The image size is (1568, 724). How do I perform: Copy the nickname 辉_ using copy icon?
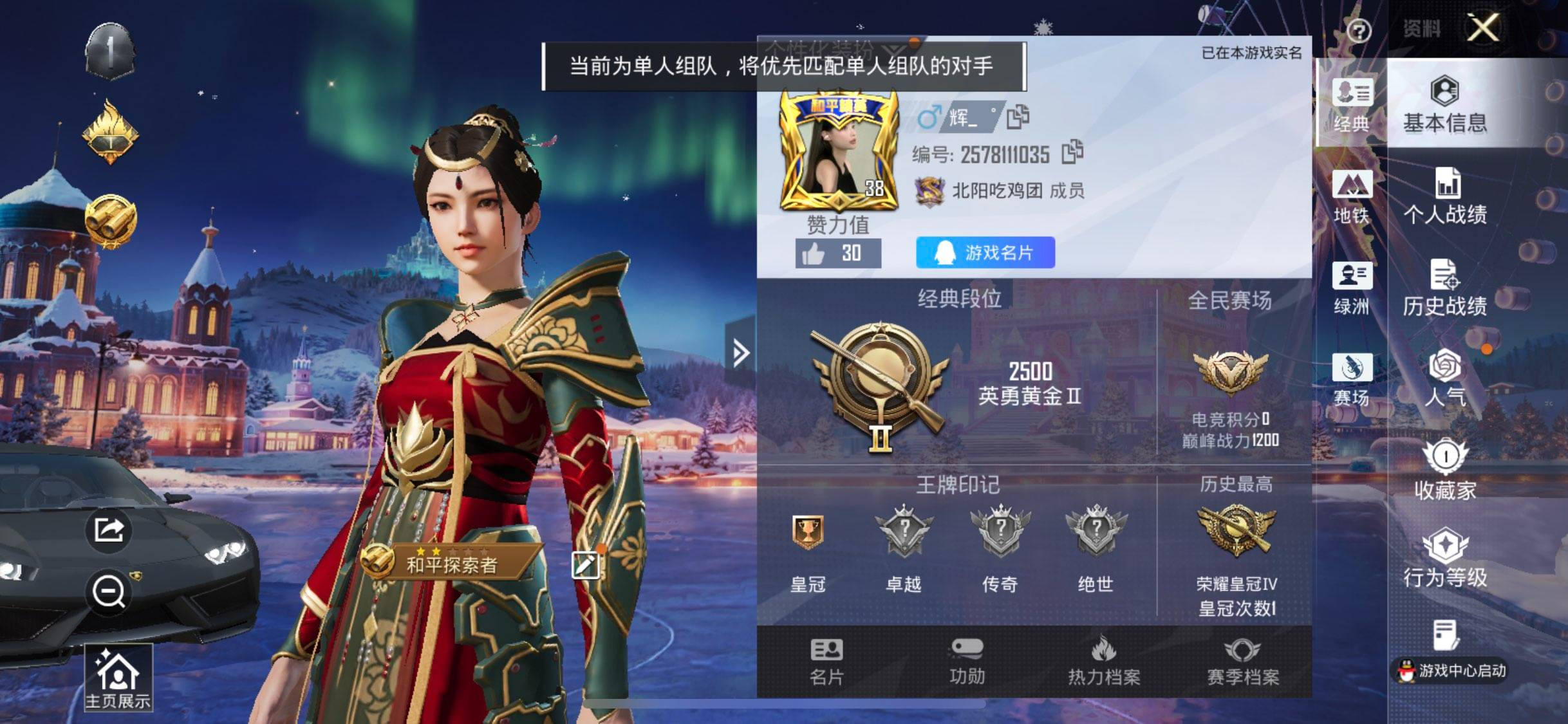1019,116
